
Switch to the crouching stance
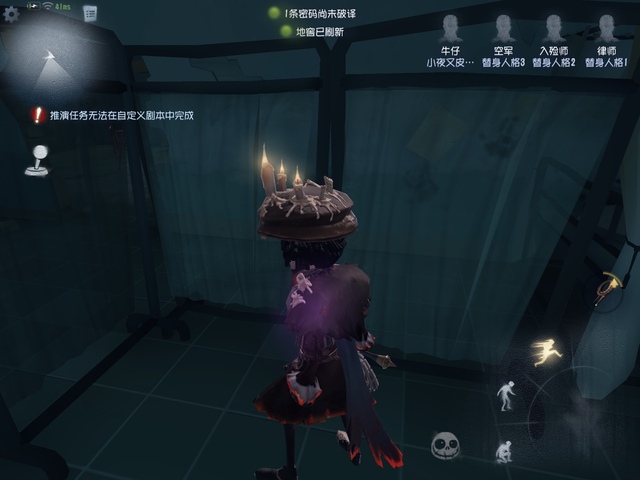504,450
